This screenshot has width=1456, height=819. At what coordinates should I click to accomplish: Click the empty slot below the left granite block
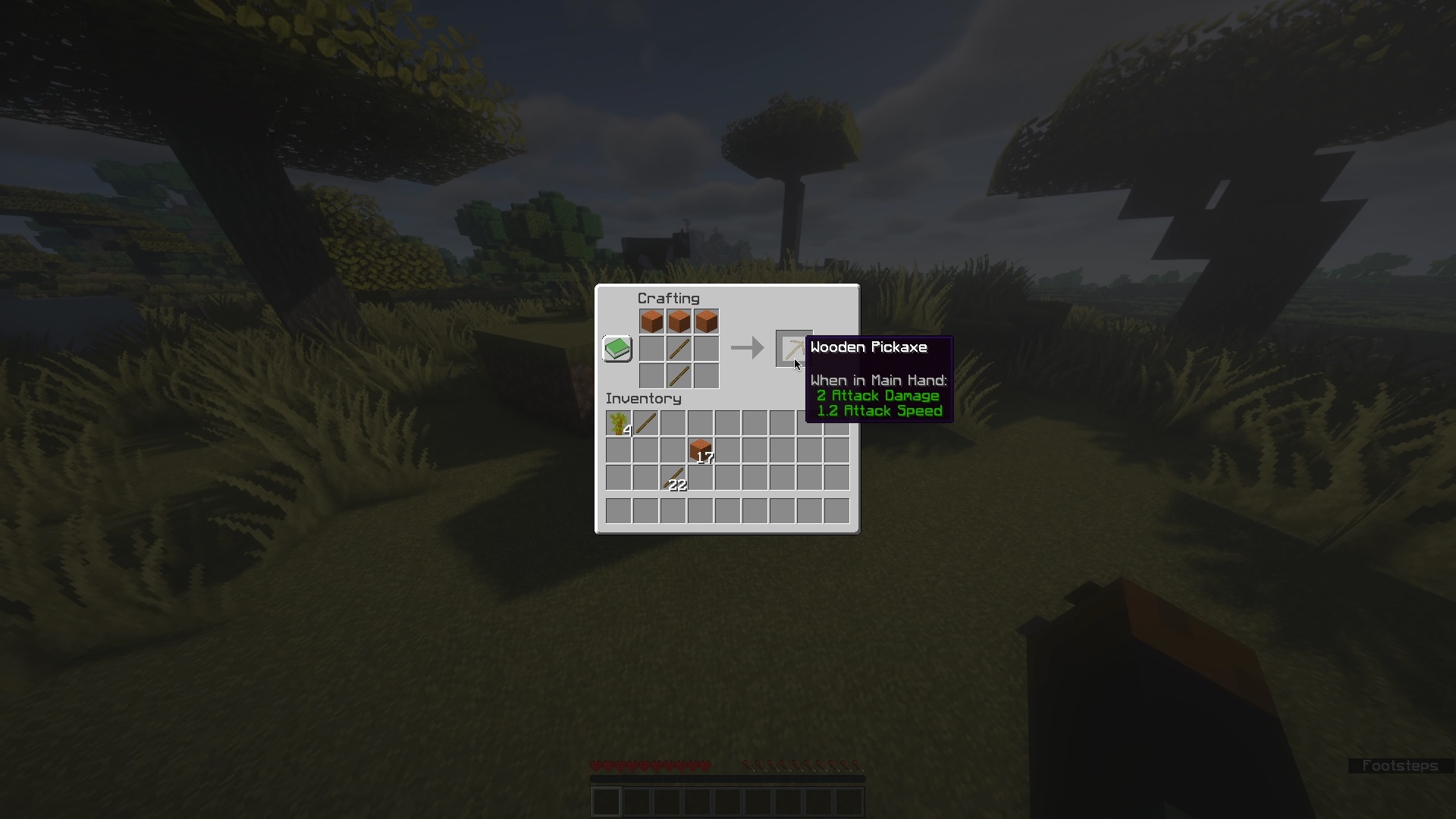tap(651, 375)
